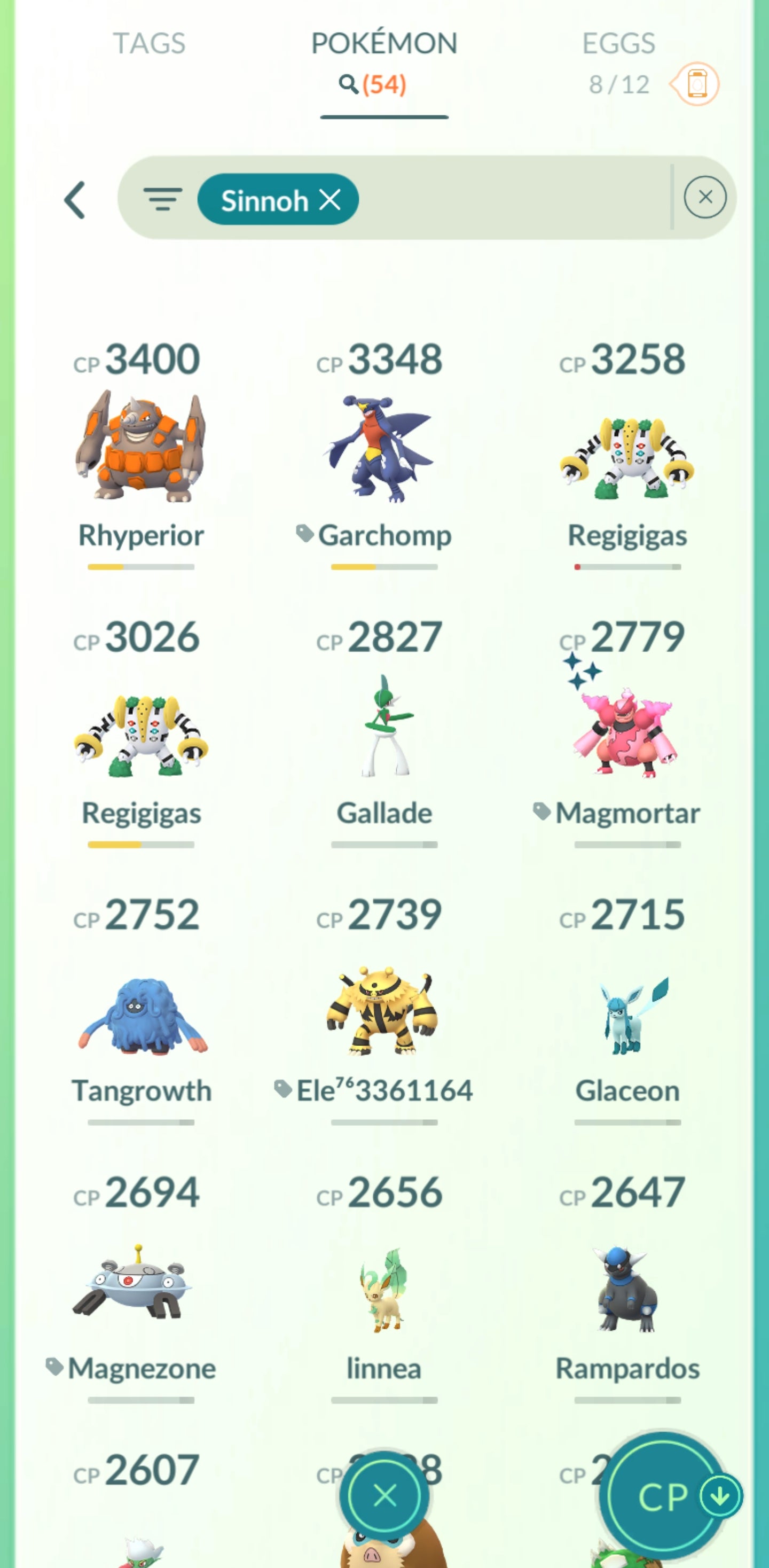Switch to the TAGS tab
769x1568 pixels.
click(150, 44)
